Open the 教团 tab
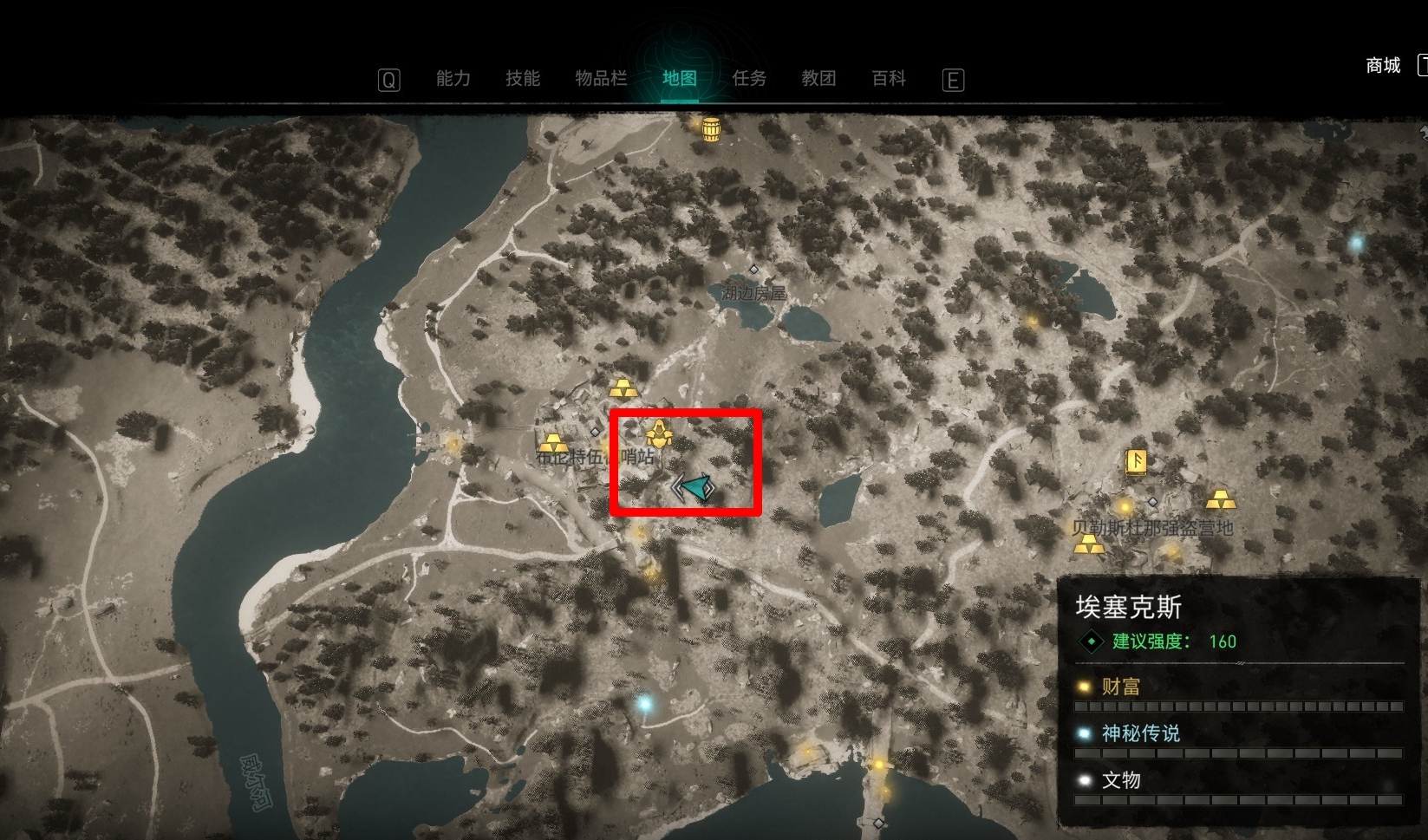This screenshot has height=840, width=1428. click(818, 79)
